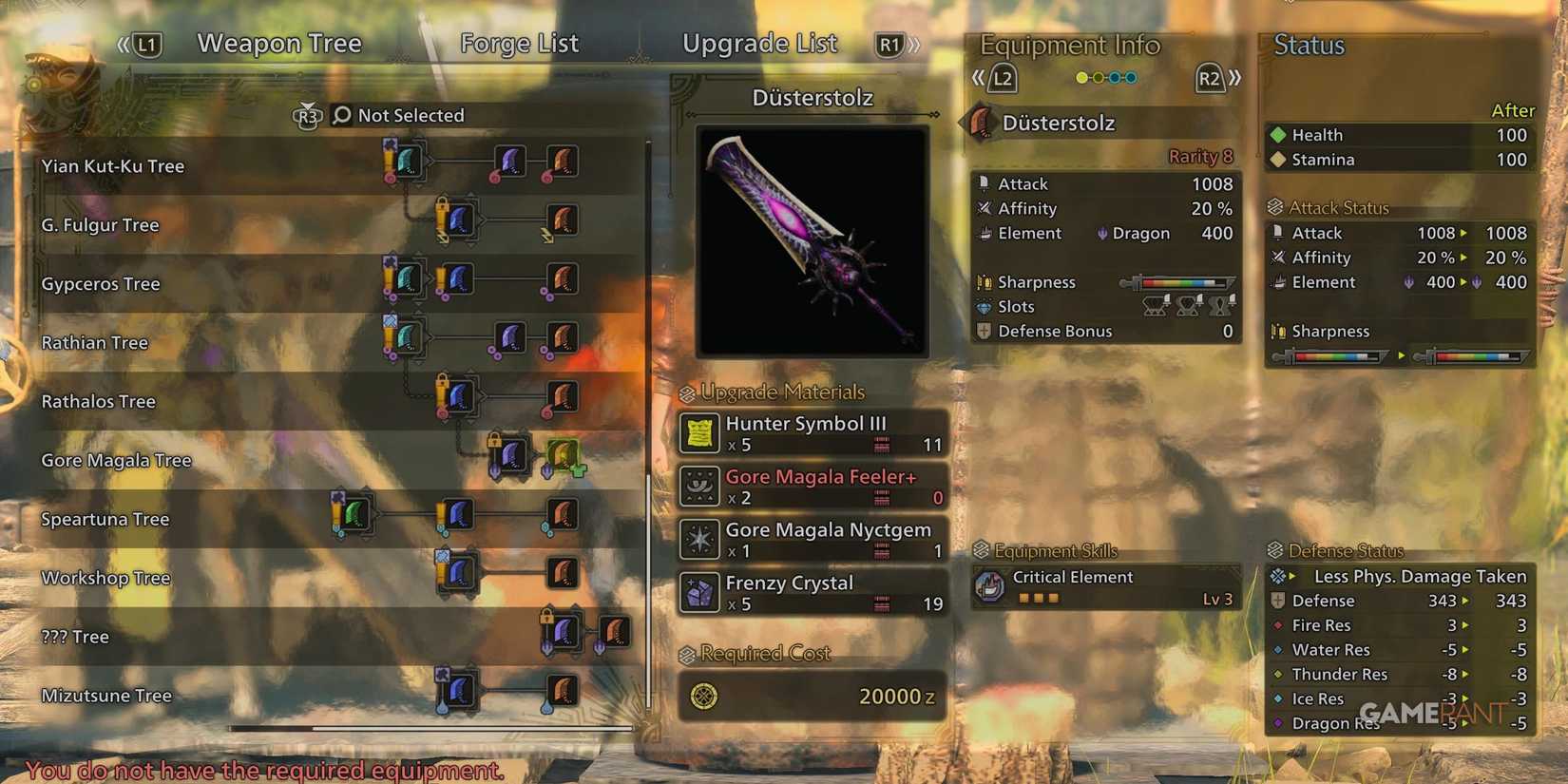
Task: Switch to the Forge List tab
Action: [x=519, y=44]
